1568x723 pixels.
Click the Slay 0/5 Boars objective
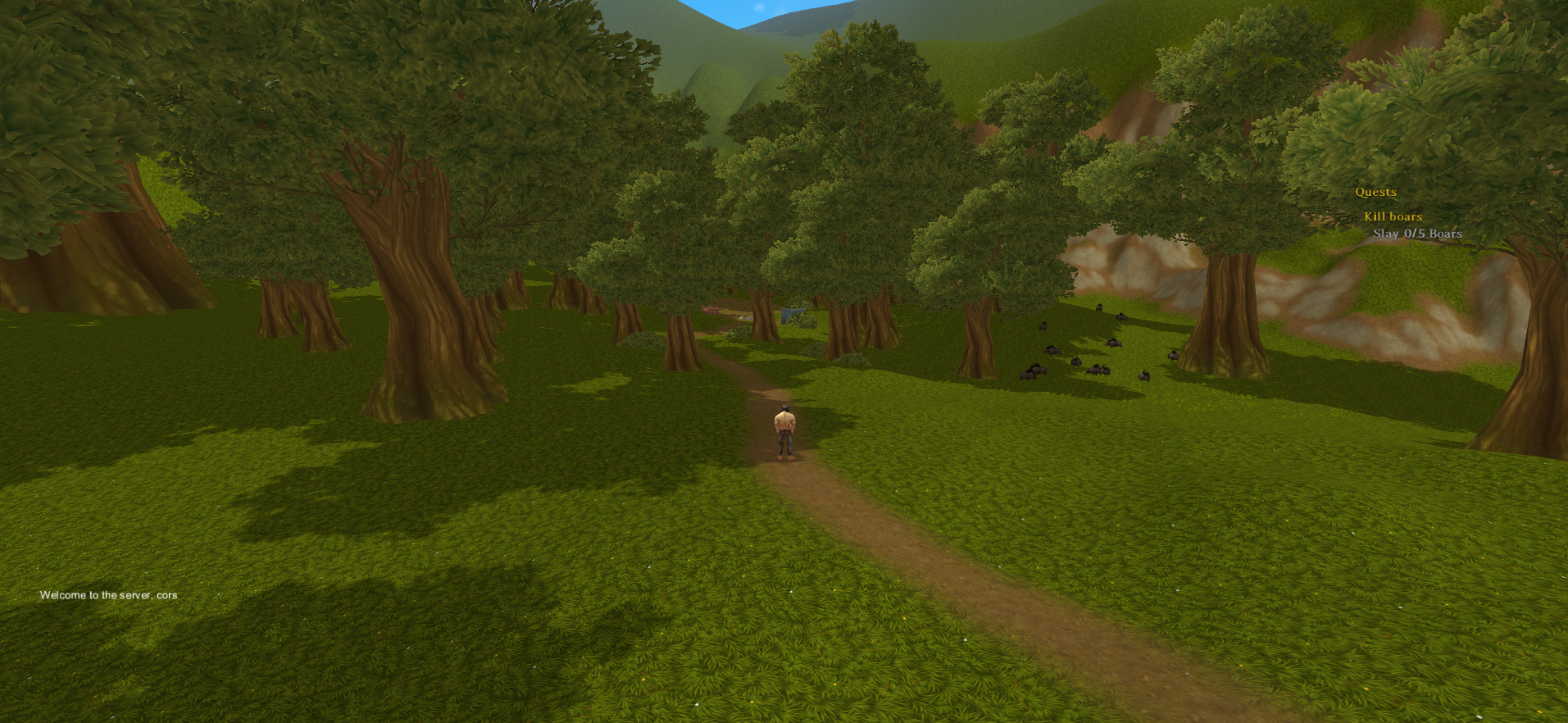[1417, 234]
